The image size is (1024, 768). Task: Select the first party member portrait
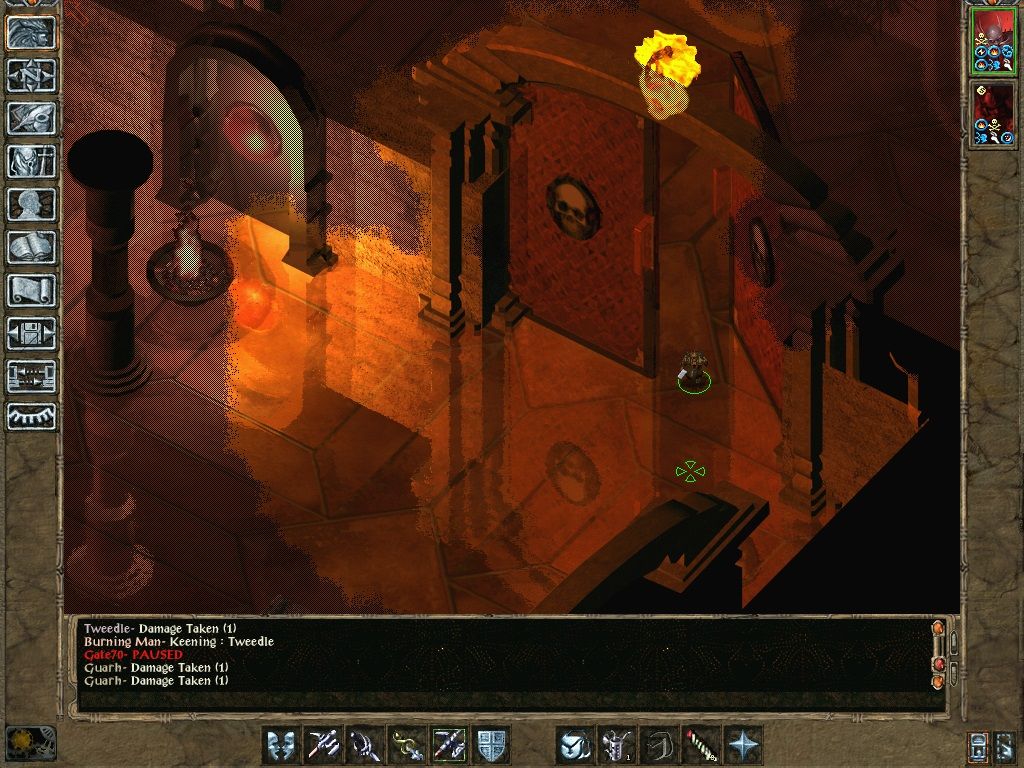(993, 41)
